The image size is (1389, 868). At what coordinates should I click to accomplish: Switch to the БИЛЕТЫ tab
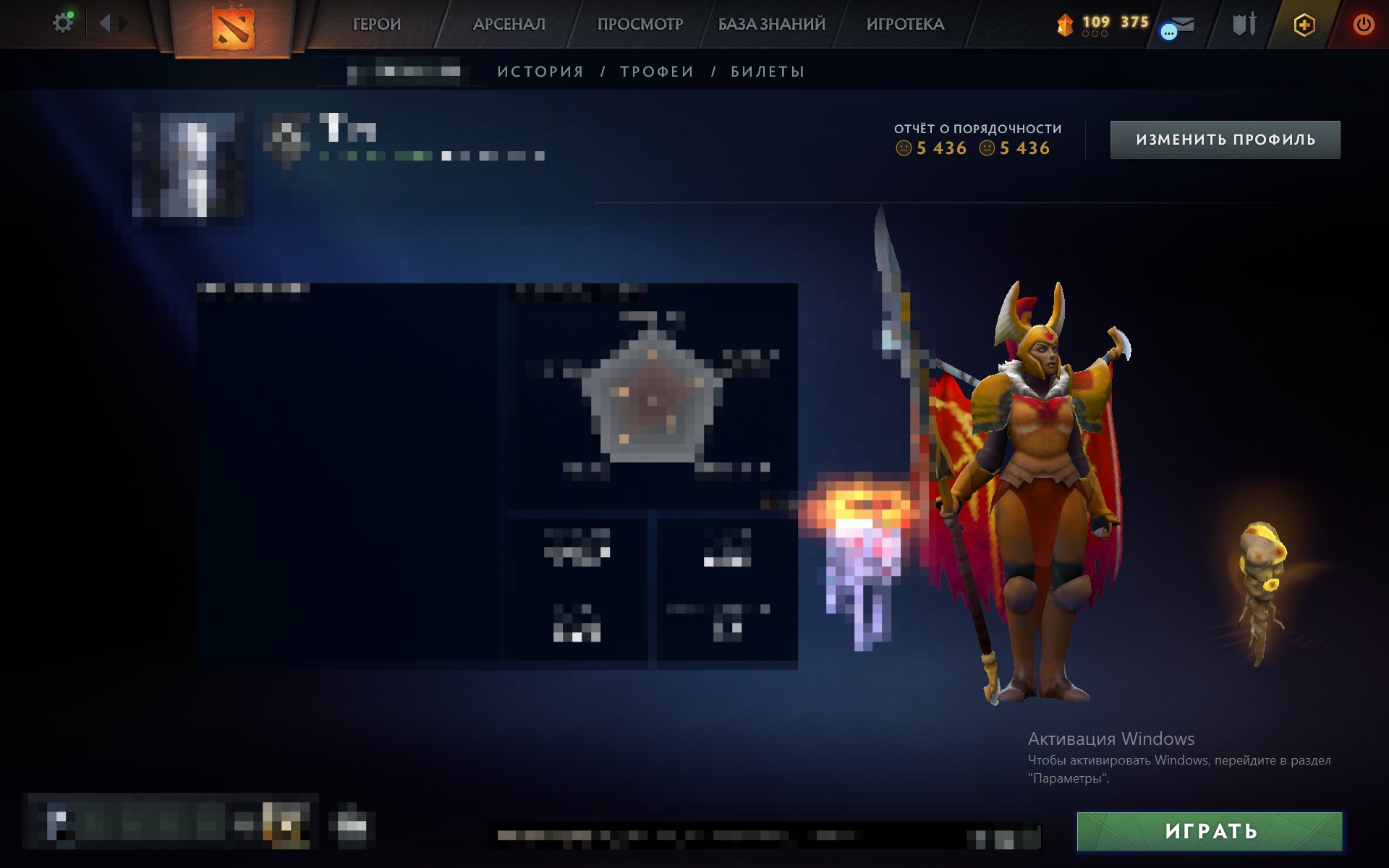coord(765,71)
